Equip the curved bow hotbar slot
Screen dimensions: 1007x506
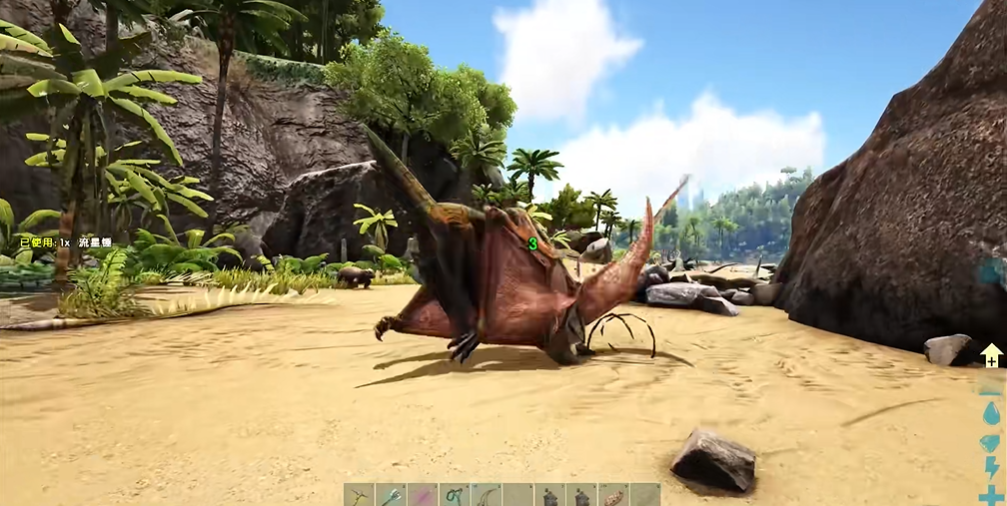pos(486,496)
